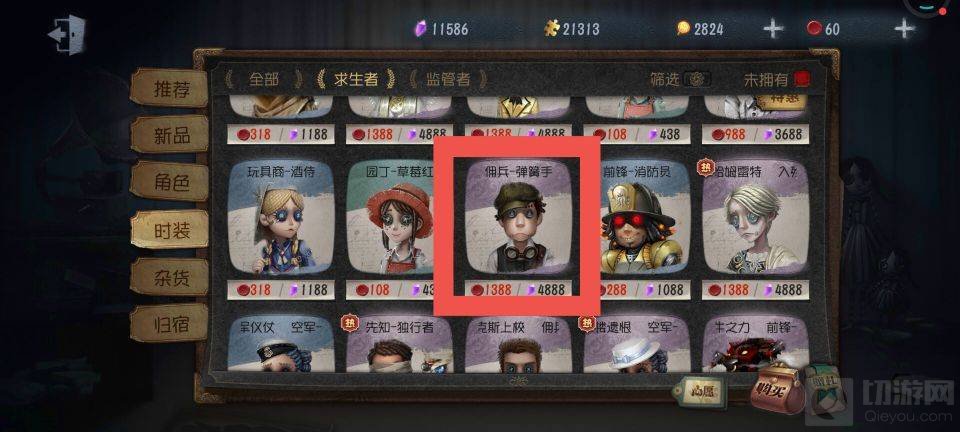
Task: Exit the shop with the back icon
Action: pyautogui.click(x=64, y=34)
